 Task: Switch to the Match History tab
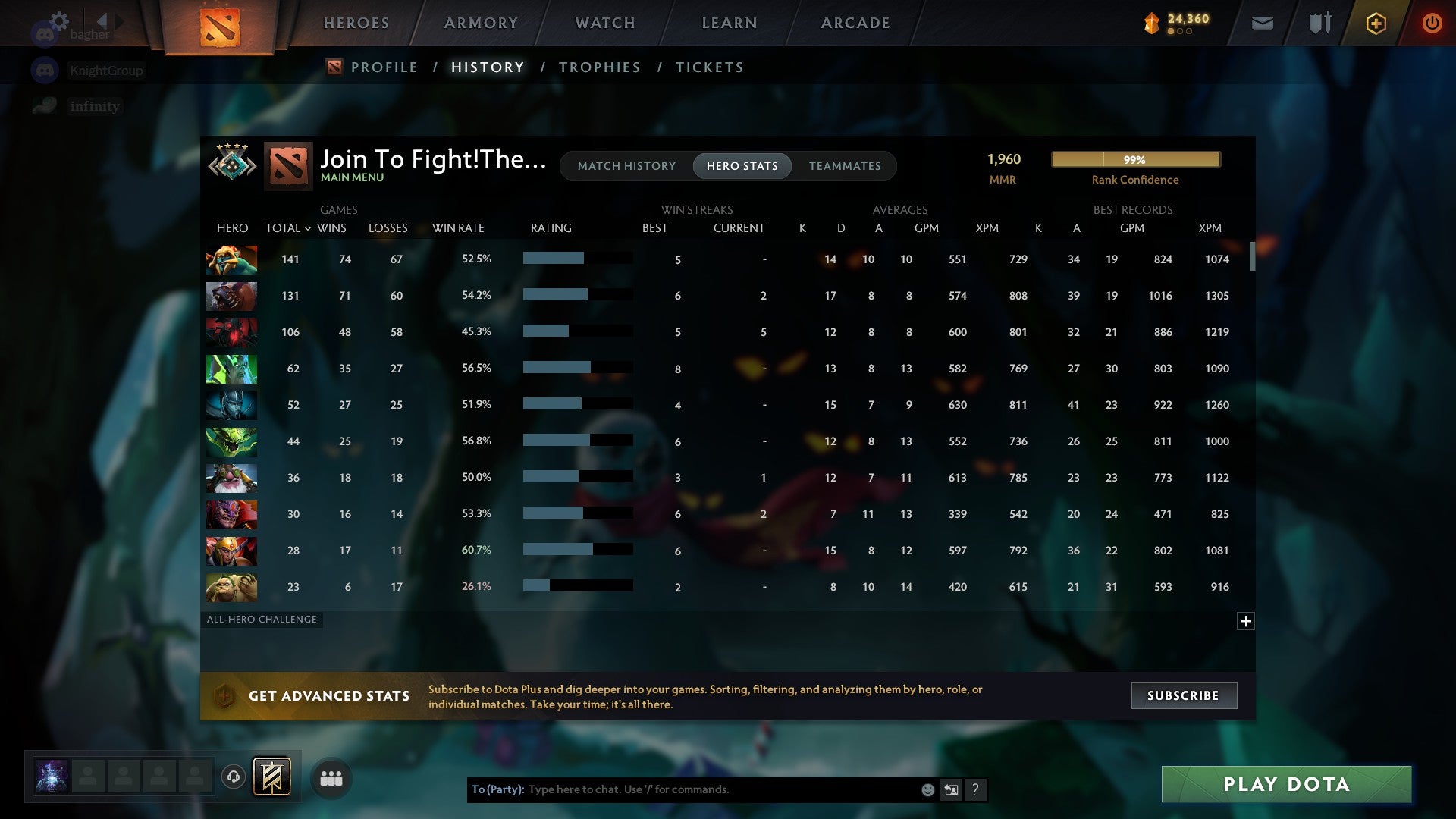(x=626, y=165)
